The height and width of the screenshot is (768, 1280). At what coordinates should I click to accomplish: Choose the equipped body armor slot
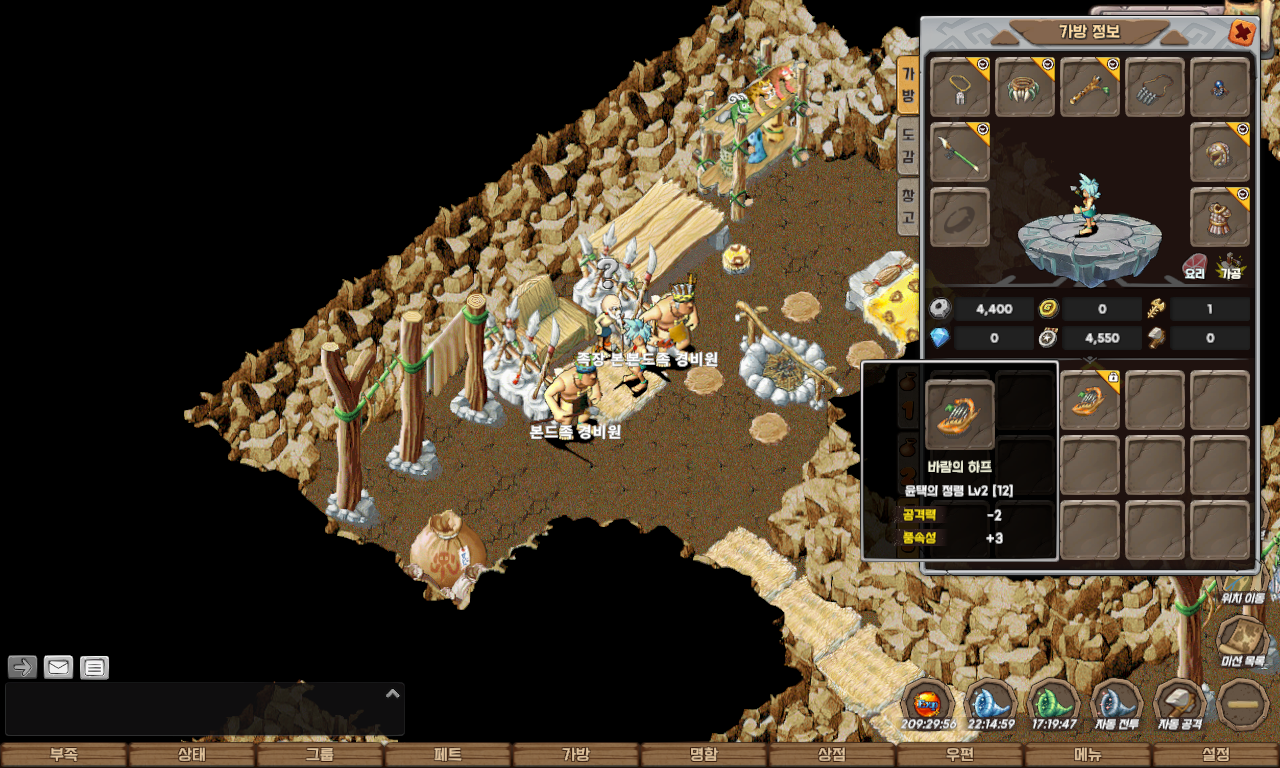tap(1220, 216)
